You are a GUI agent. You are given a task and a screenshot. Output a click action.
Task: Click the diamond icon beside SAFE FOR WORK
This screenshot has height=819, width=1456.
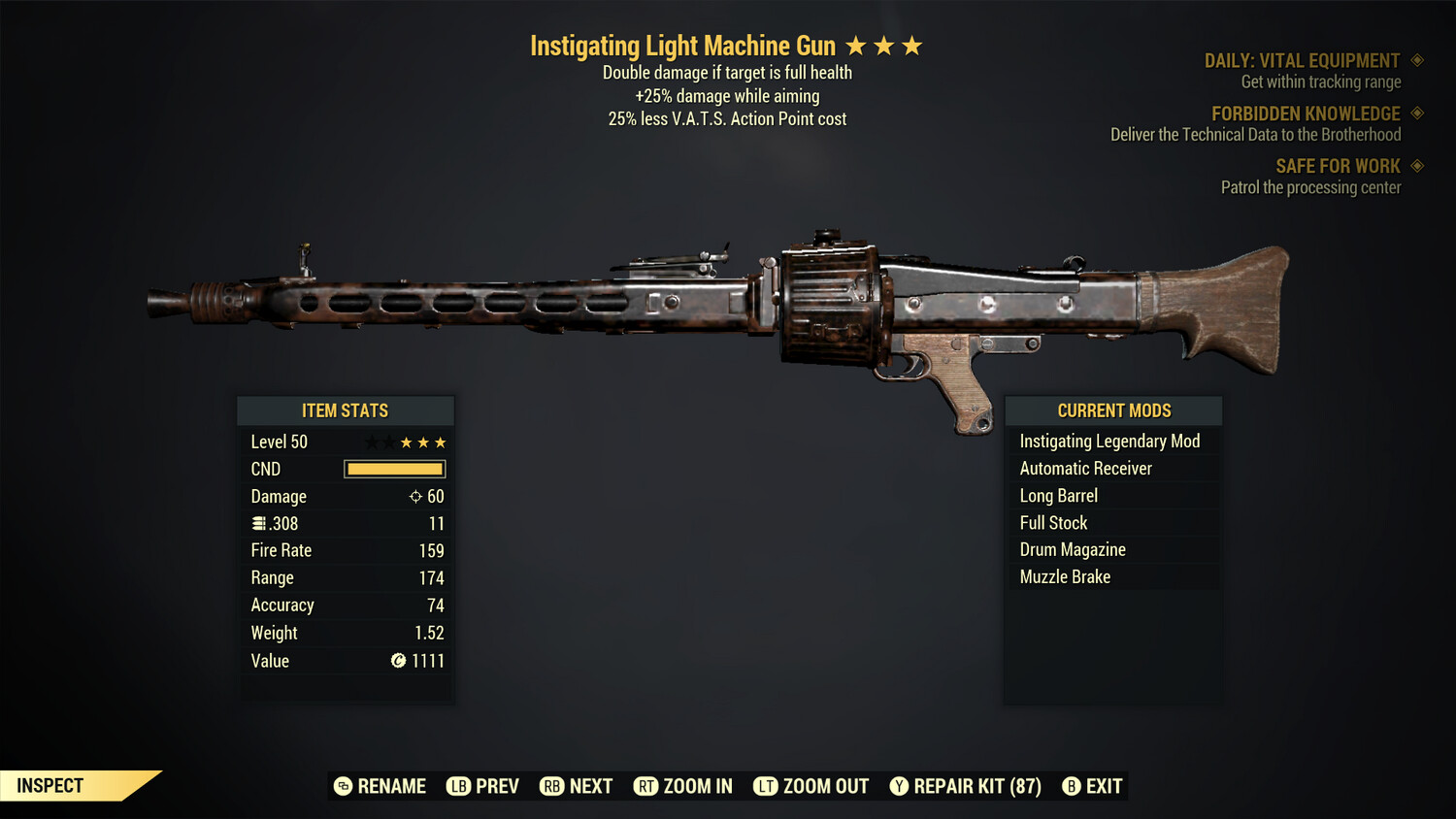tap(1416, 166)
